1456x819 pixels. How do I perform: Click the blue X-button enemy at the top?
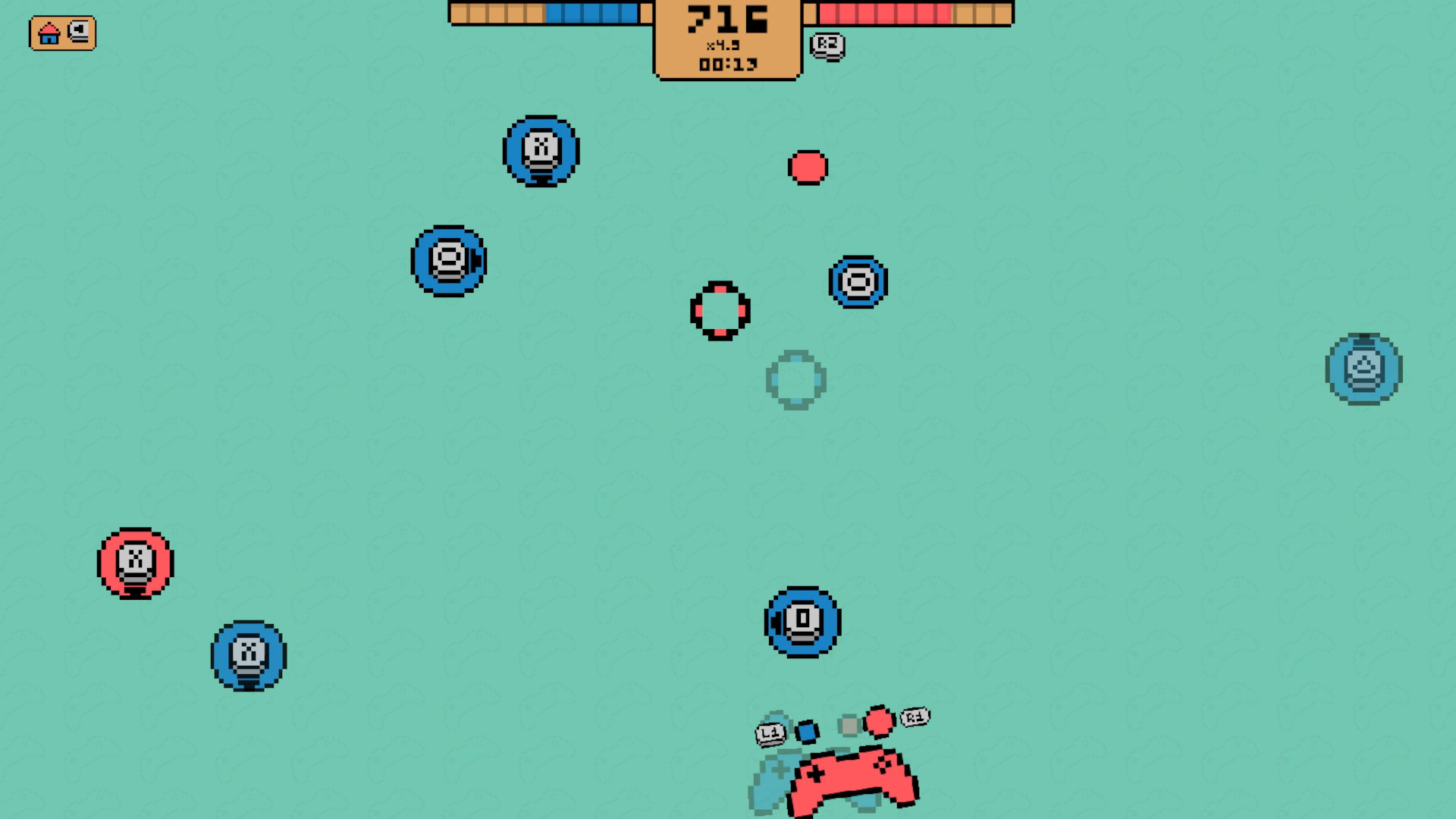tap(540, 152)
